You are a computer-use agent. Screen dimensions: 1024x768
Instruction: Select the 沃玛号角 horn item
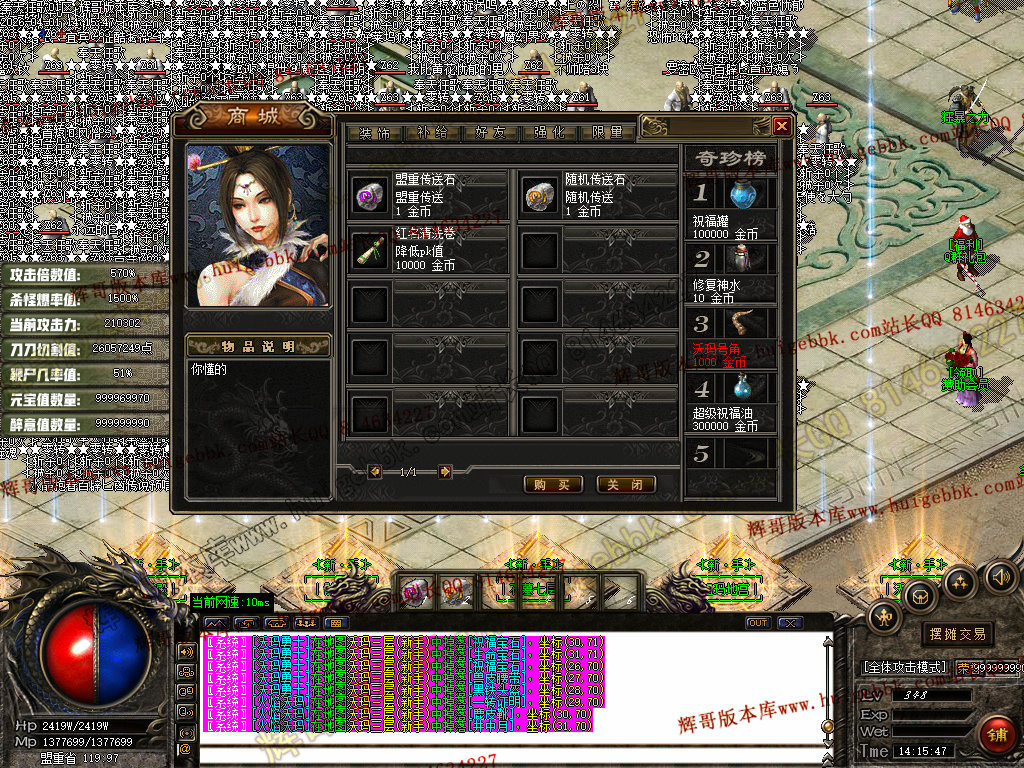click(741, 323)
